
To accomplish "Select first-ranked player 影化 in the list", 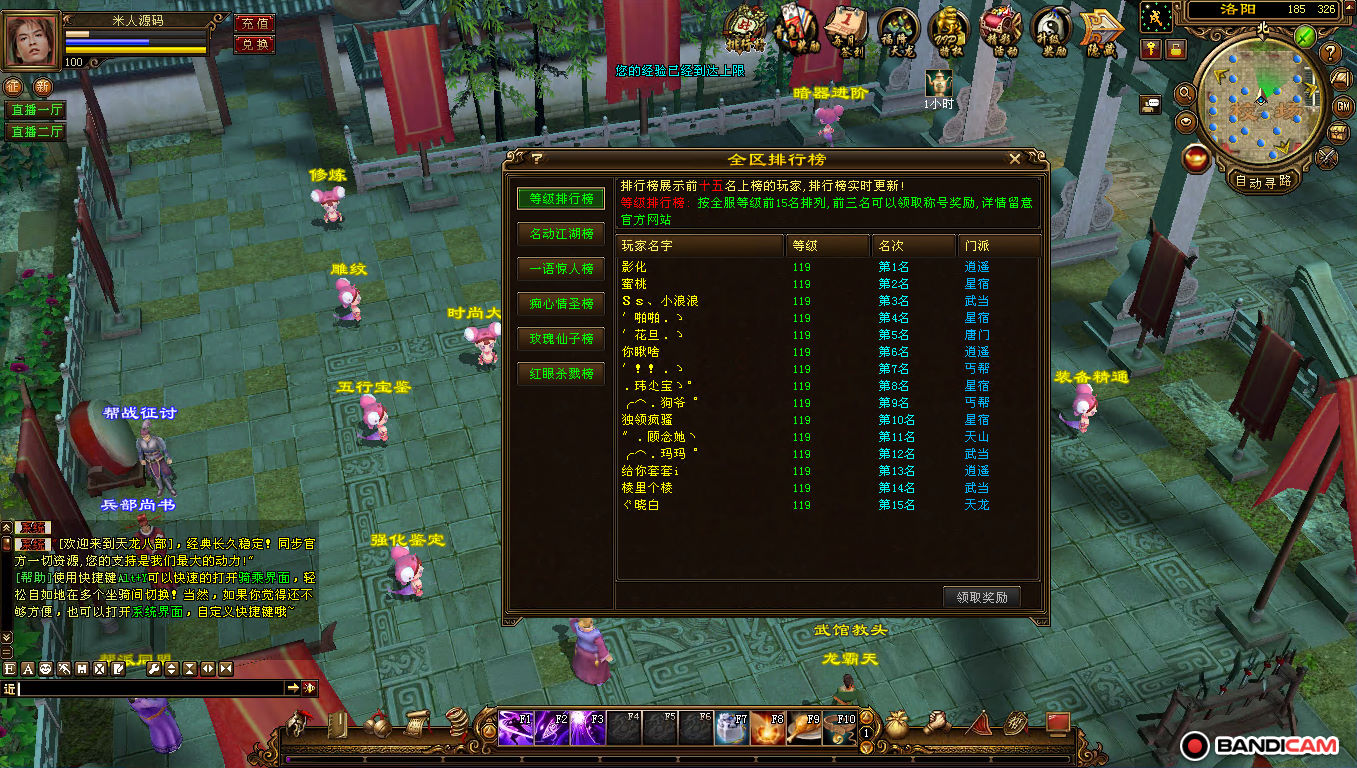I will pos(634,267).
